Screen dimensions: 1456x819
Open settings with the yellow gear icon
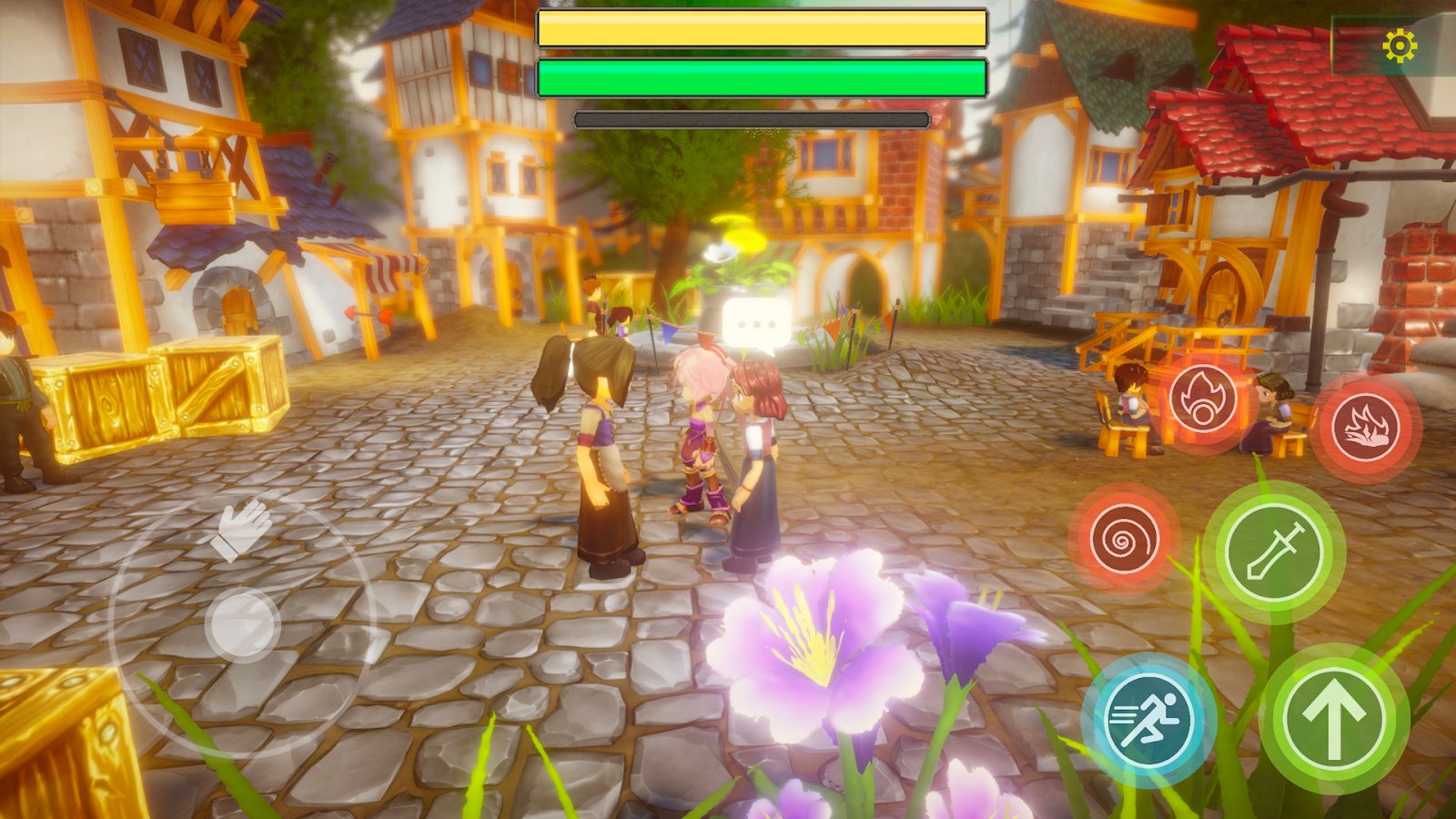[x=1399, y=45]
